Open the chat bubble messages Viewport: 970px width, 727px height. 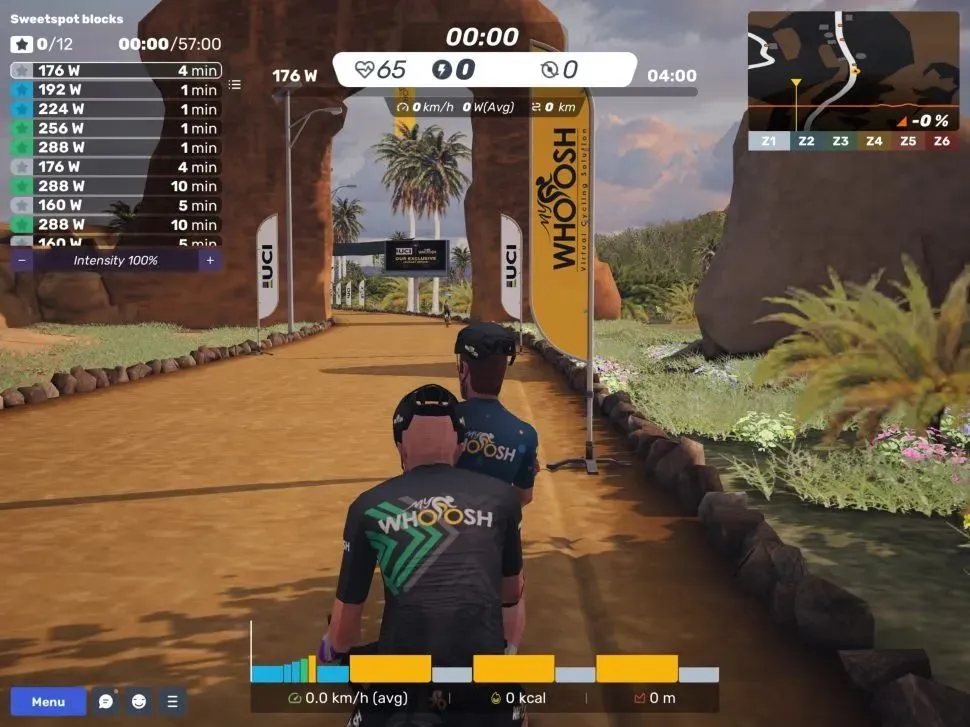coord(106,701)
